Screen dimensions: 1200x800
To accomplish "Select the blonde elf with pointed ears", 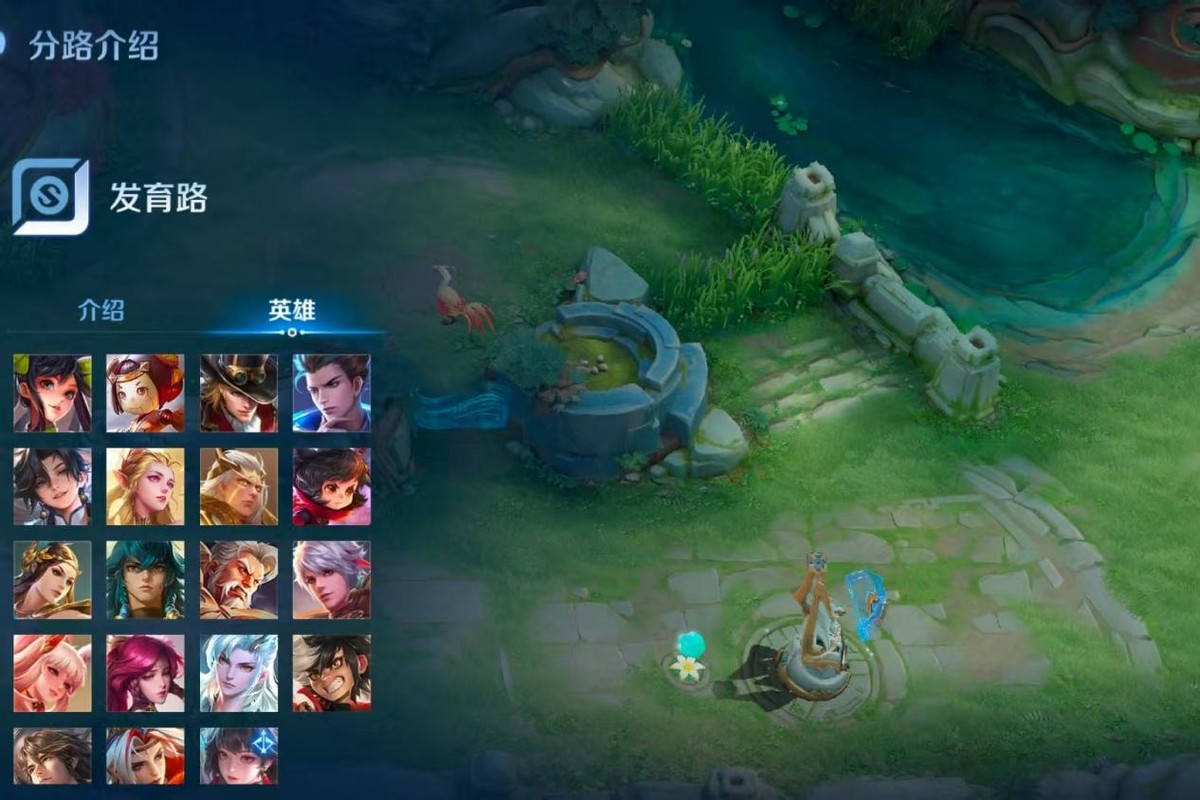I will click(145, 486).
